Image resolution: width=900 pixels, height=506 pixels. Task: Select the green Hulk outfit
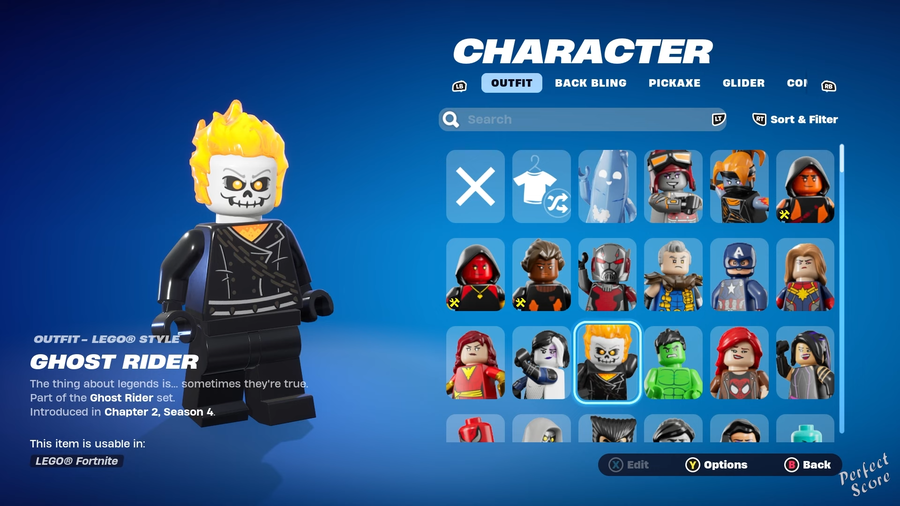point(674,362)
